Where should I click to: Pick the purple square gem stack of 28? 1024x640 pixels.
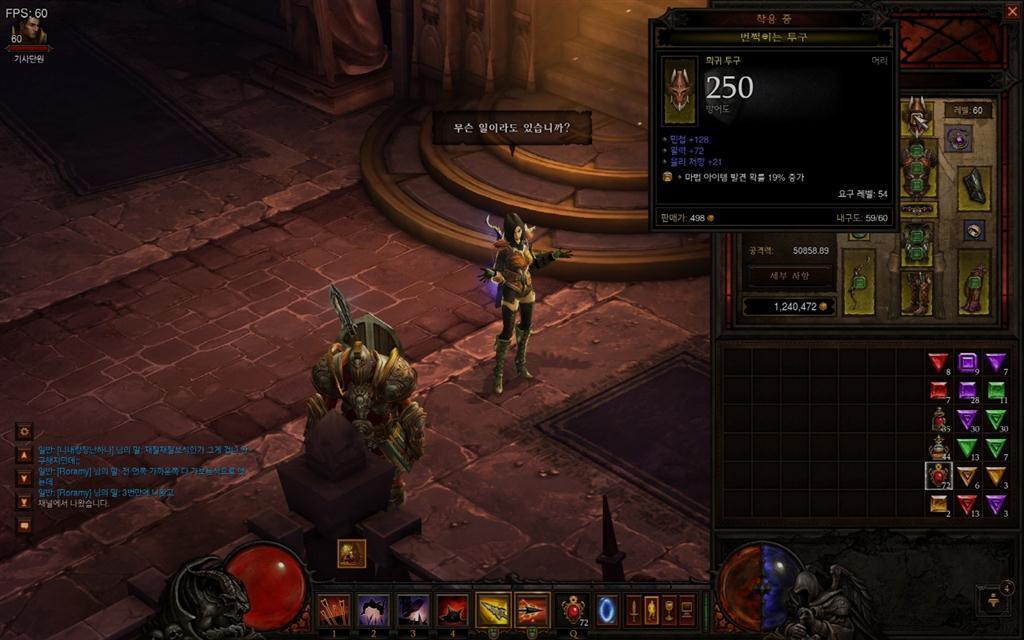tap(967, 391)
